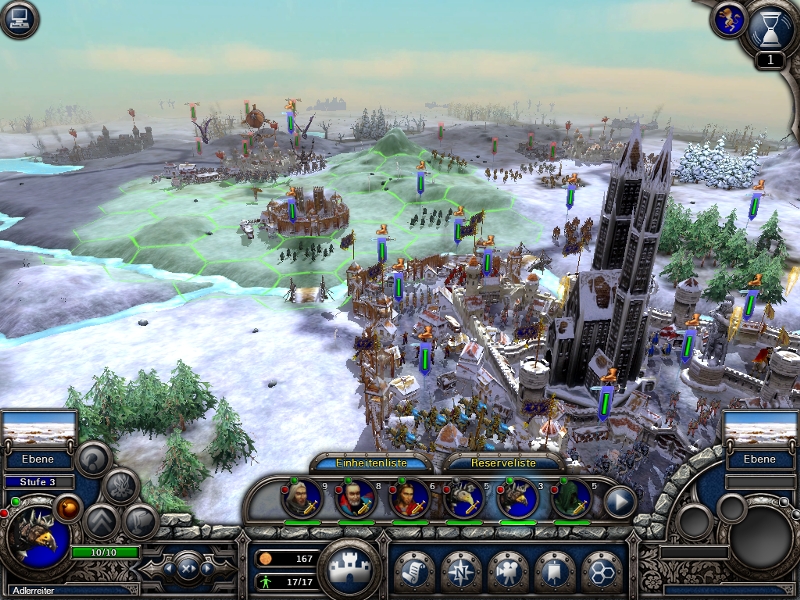The width and height of the screenshot is (800, 600).
Task: Select the green hooded unit portrait
Action: coord(571,497)
